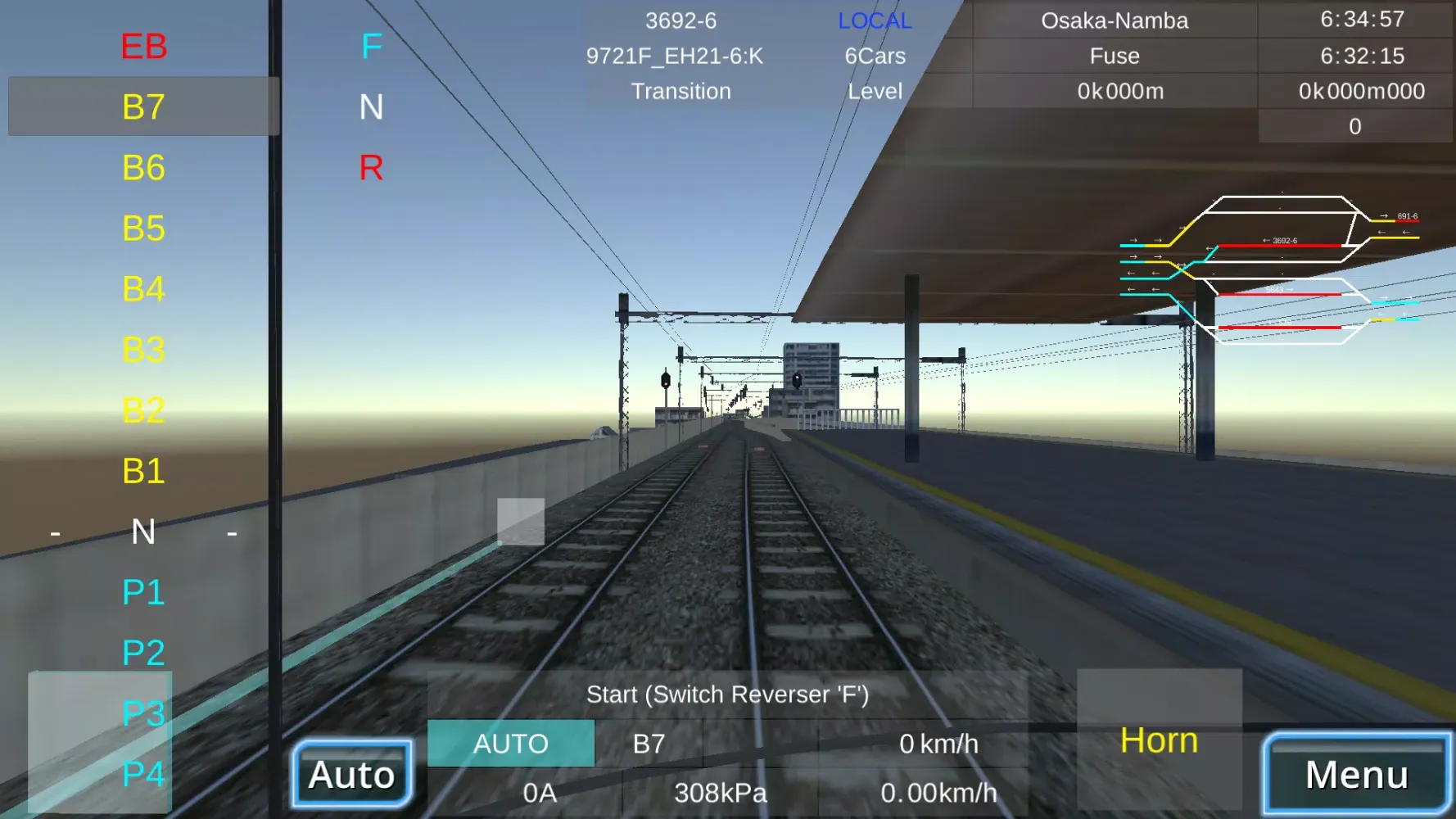Select brake notch B7
This screenshot has width=1456, height=819.
pyautogui.click(x=143, y=106)
